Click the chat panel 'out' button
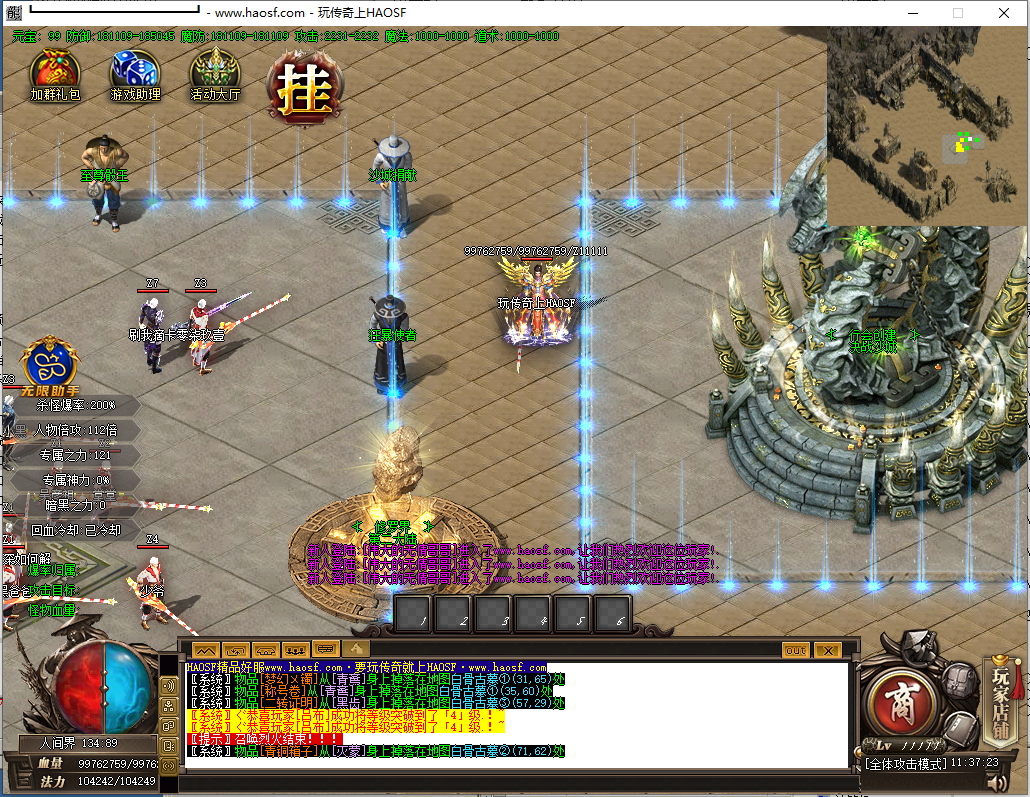This screenshot has width=1030, height=797. point(795,651)
